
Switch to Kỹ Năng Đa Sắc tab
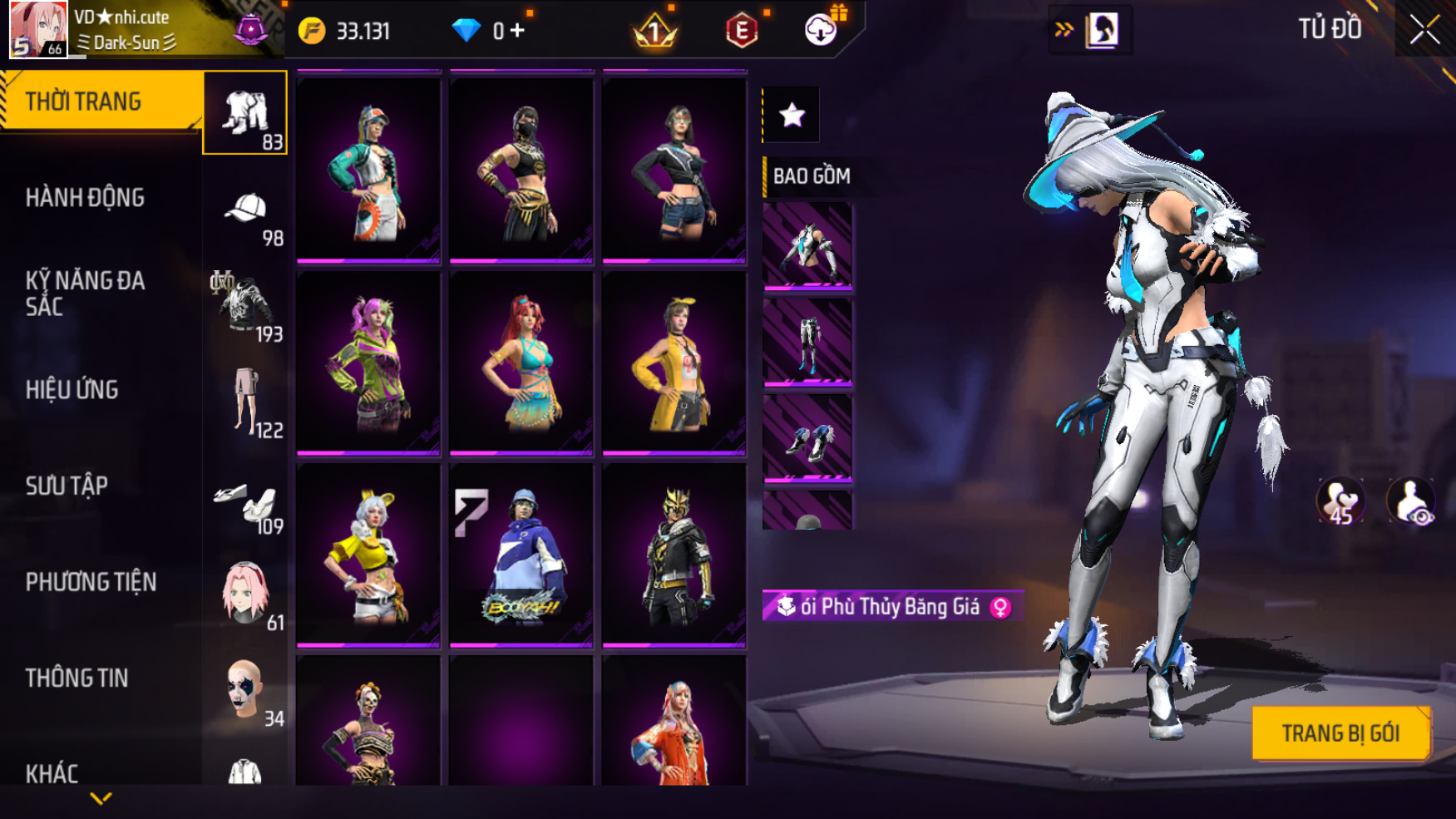click(85, 294)
